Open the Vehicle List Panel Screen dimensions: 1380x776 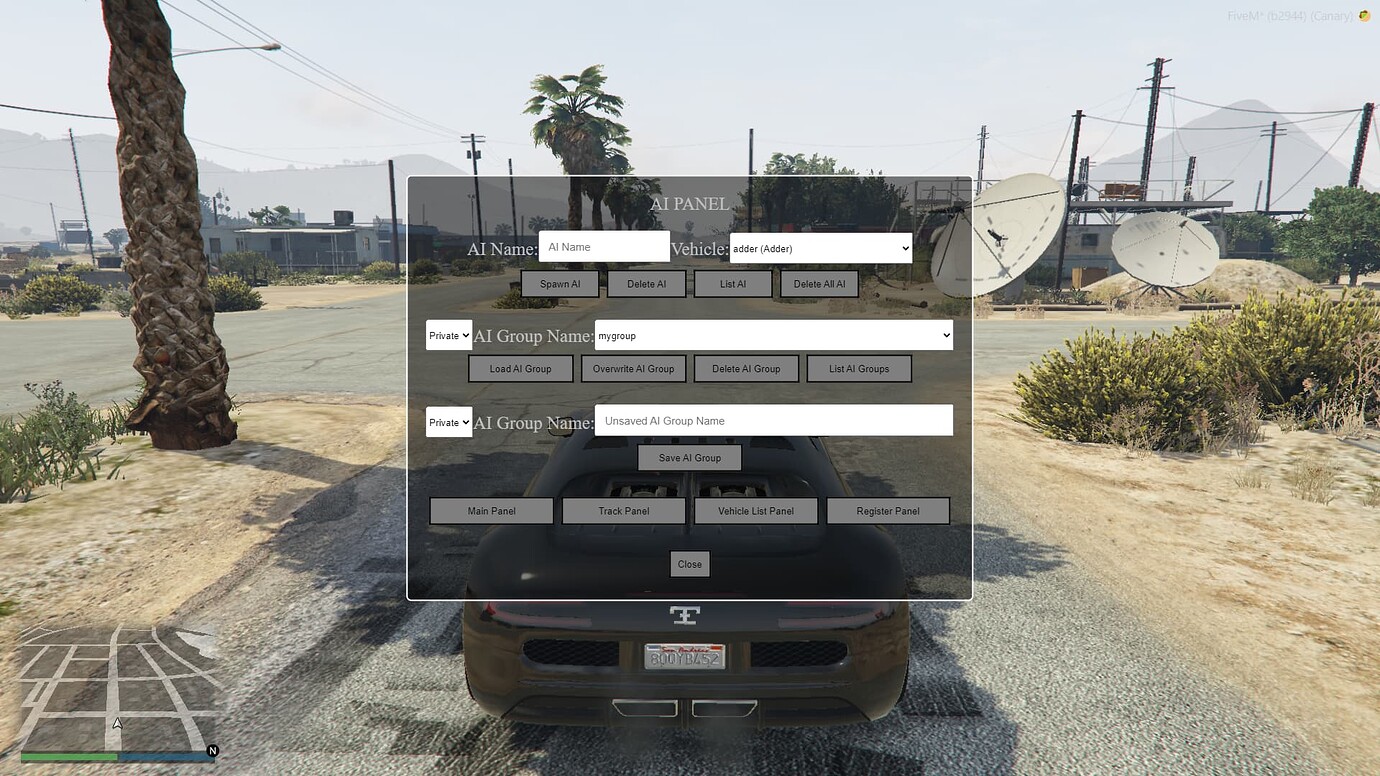(756, 510)
